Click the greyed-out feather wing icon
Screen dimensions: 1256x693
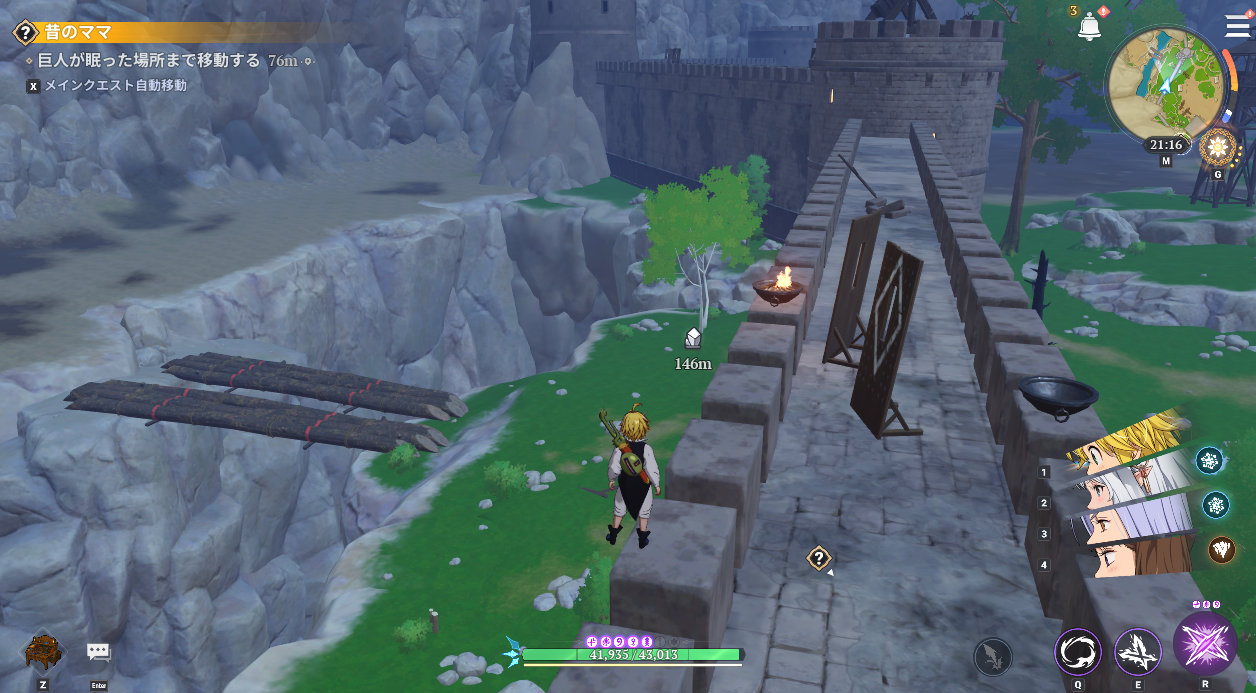[993, 657]
